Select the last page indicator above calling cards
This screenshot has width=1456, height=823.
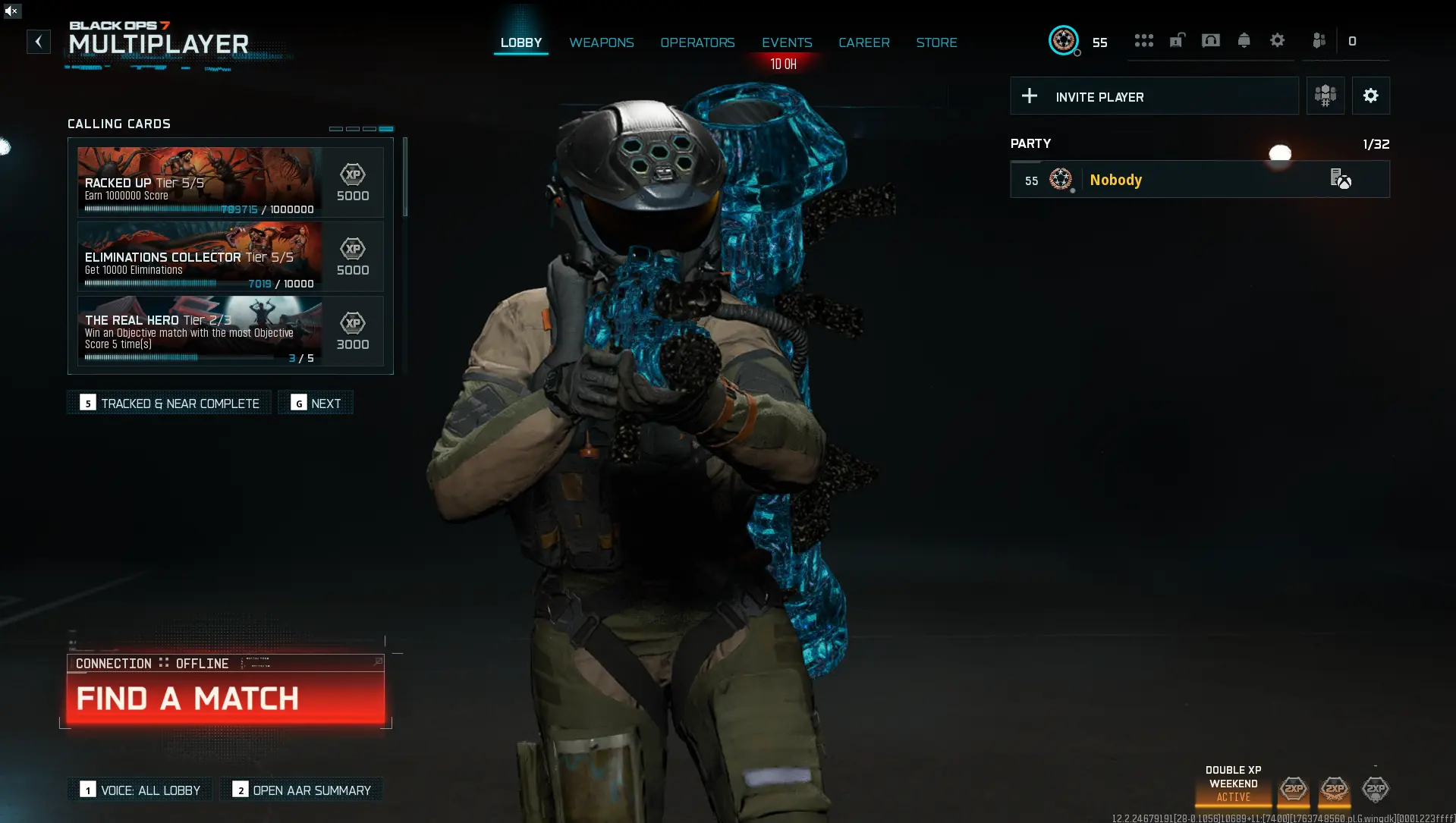pos(388,128)
